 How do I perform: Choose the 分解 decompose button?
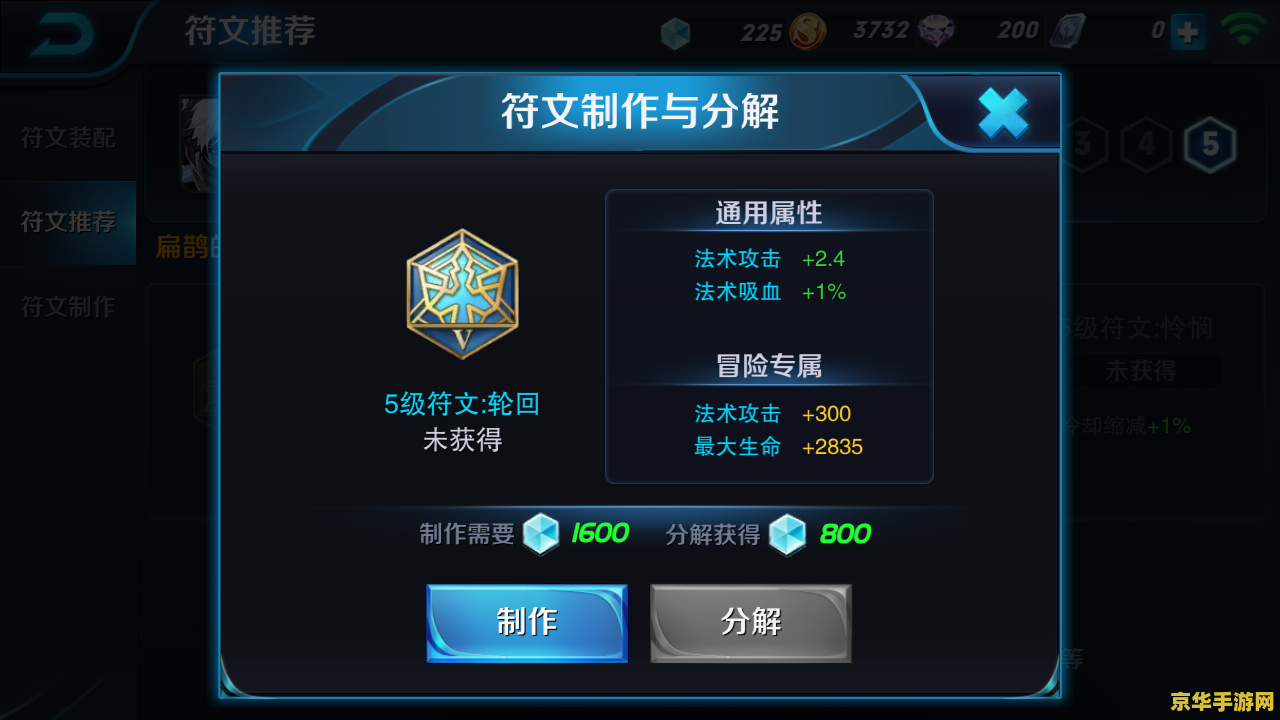pyautogui.click(x=751, y=623)
